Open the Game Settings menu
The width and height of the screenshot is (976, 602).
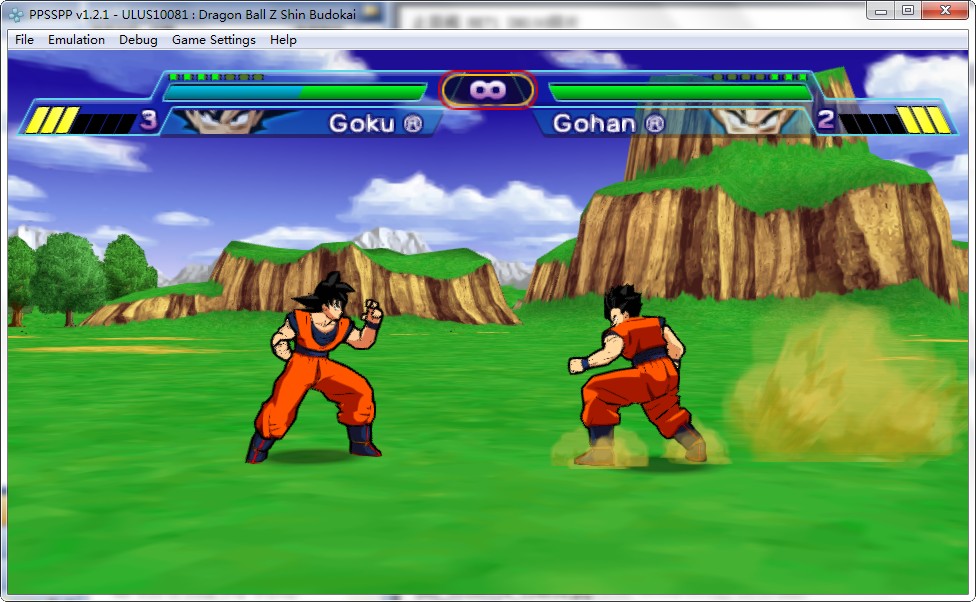point(213,40)
